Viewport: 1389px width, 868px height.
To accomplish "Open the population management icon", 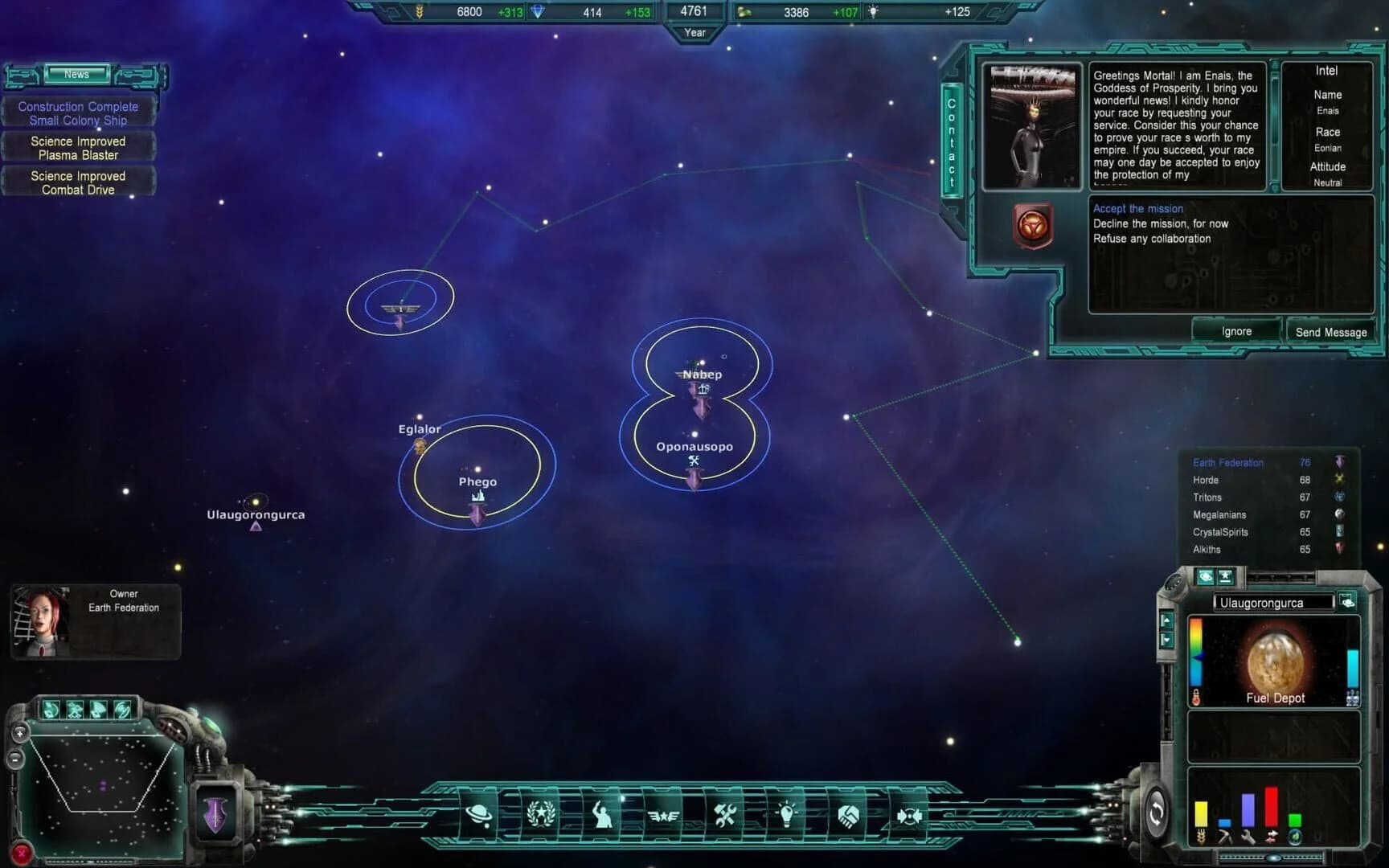I will point(602,815).
